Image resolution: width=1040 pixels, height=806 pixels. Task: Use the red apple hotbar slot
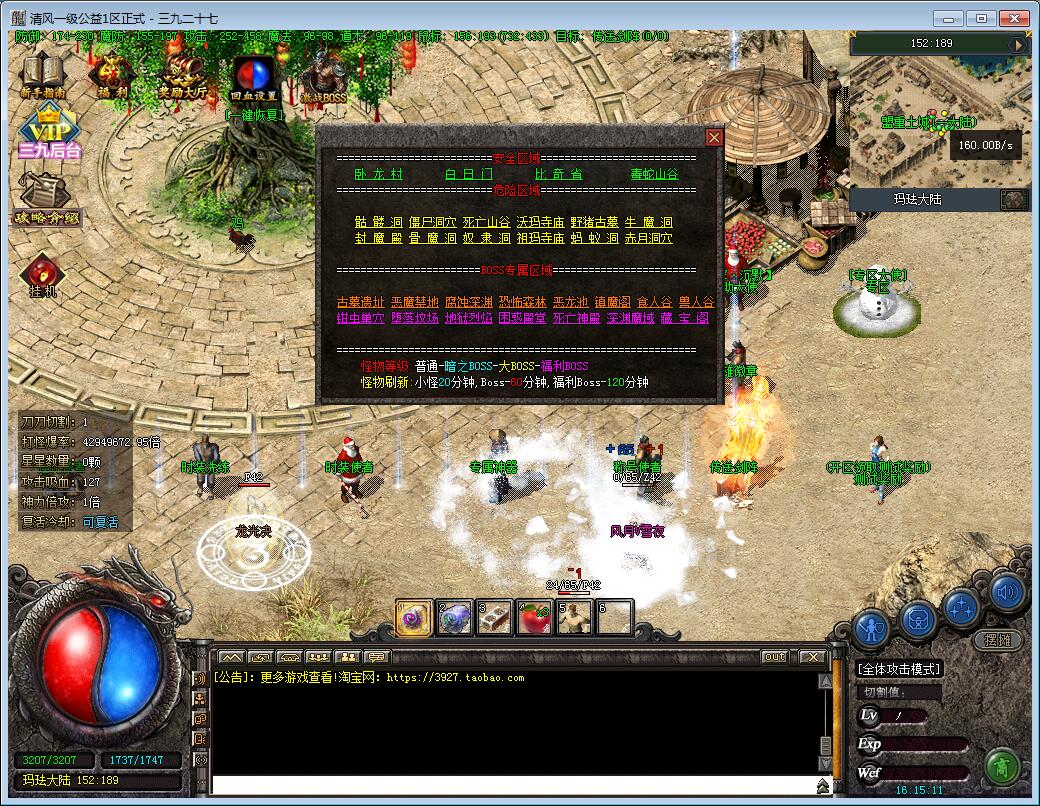[534, 618]
